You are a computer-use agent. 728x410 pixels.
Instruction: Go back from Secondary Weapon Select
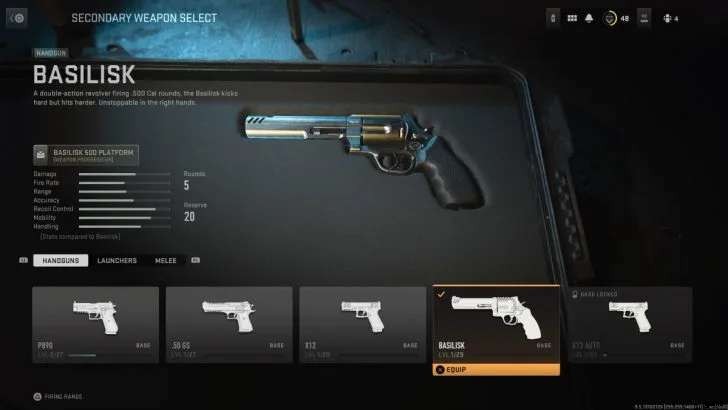[18, 18]
